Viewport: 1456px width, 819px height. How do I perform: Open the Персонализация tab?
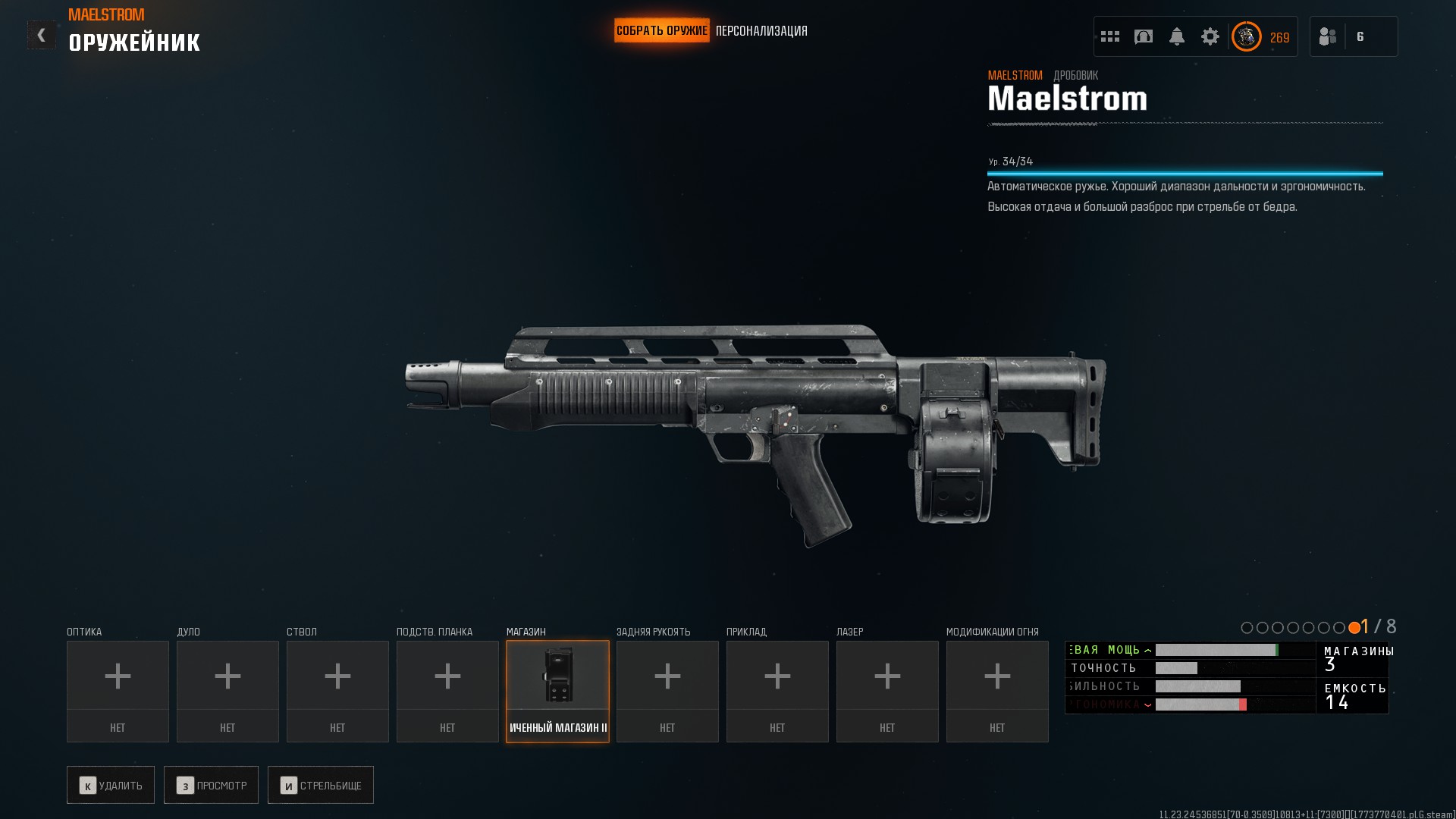[x=761, y=31]
